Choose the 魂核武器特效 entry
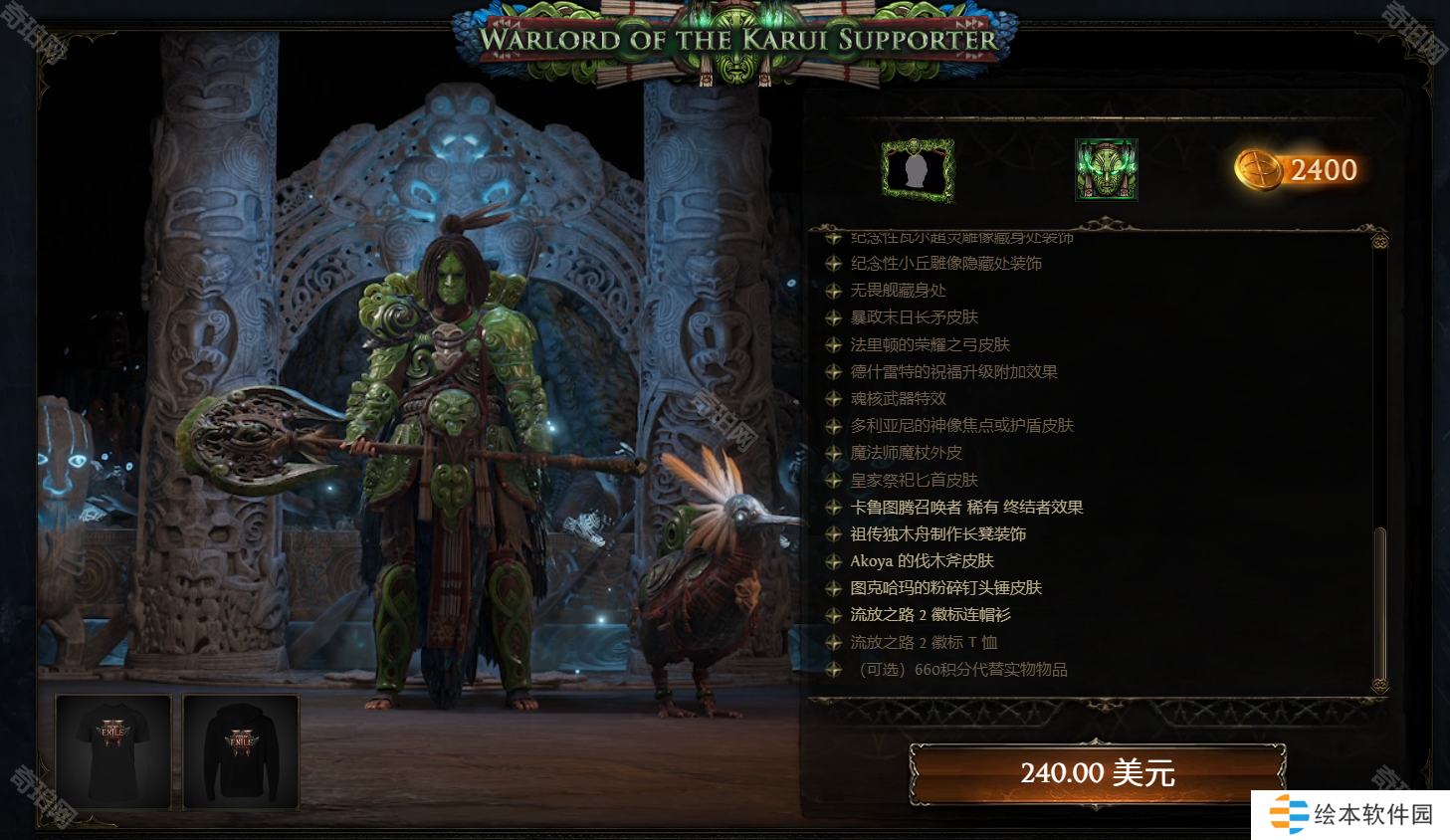 pos(898,399)
